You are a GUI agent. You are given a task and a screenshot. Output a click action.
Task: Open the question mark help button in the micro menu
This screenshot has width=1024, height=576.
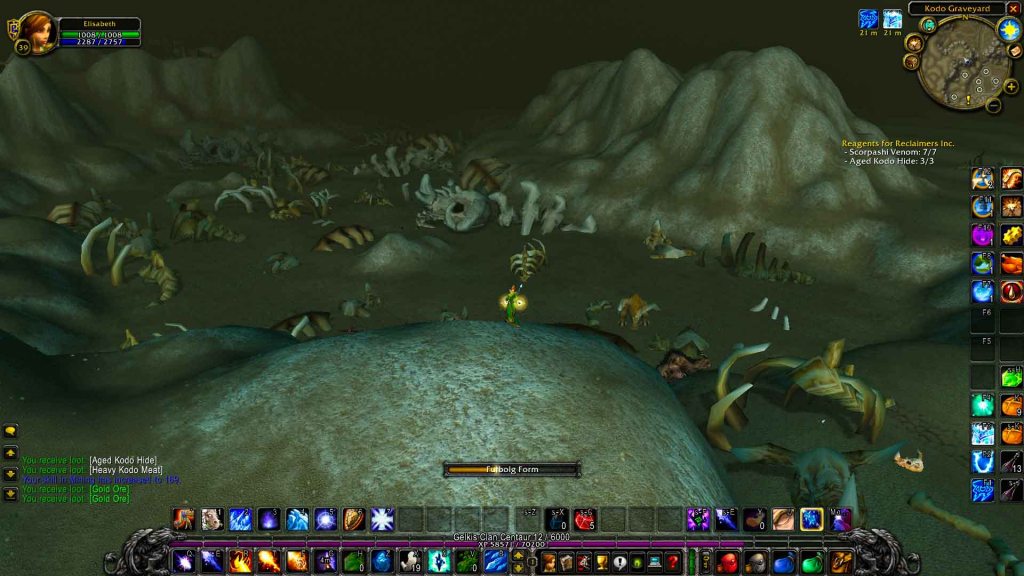coord(672,562)
